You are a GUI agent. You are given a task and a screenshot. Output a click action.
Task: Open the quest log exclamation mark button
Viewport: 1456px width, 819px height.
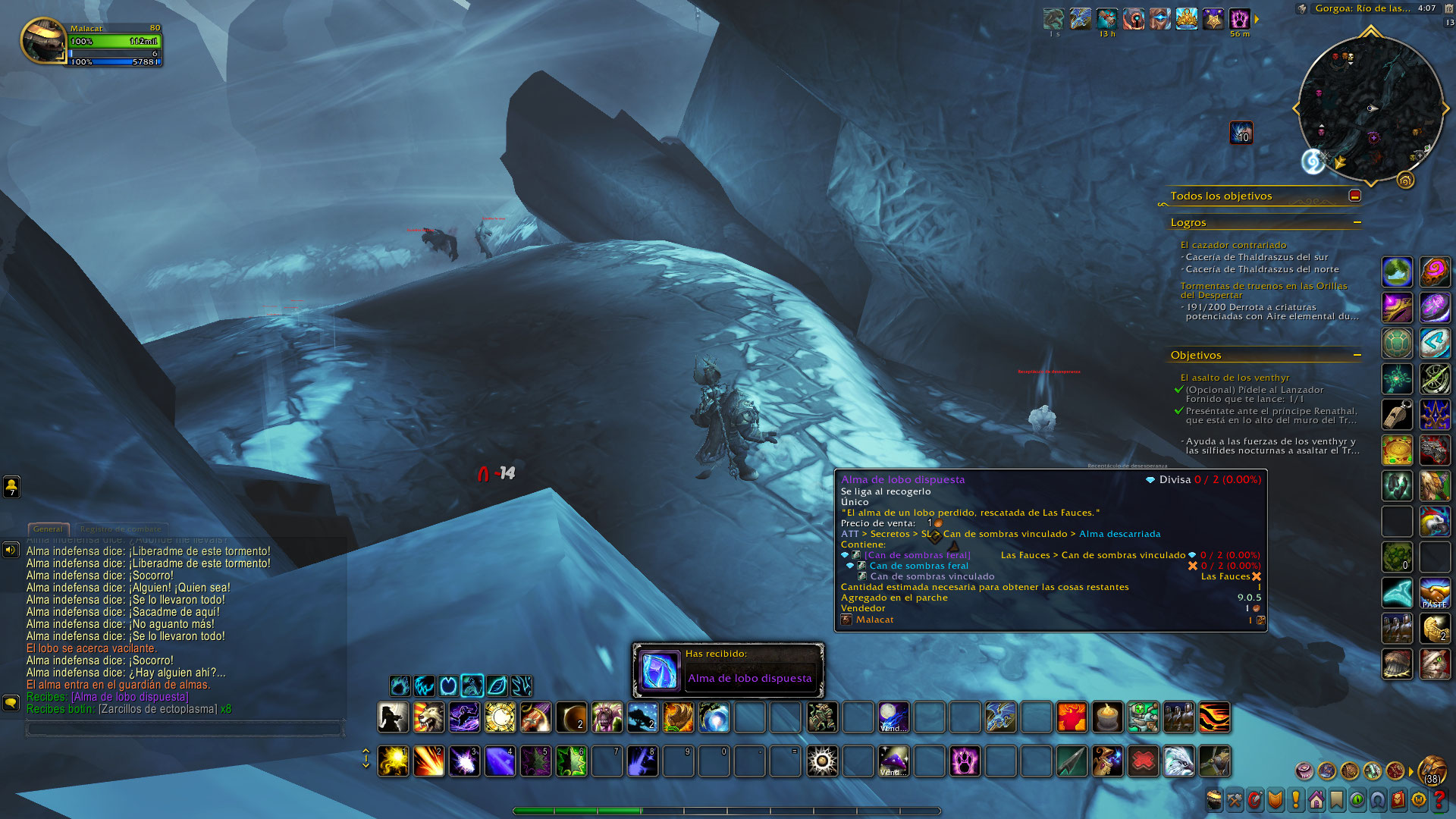pos(1295,800)
